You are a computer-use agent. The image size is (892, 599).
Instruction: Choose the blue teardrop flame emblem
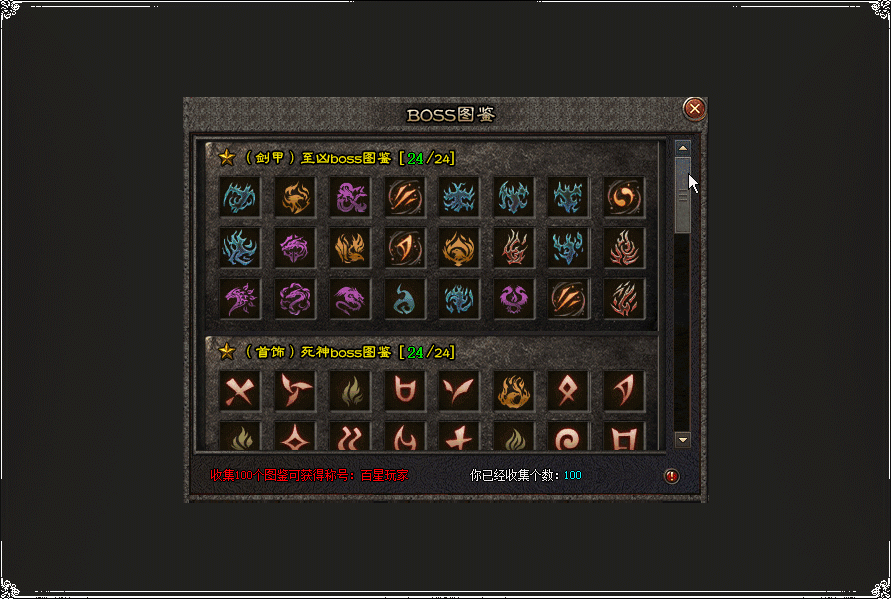click(x=403, y=297)
